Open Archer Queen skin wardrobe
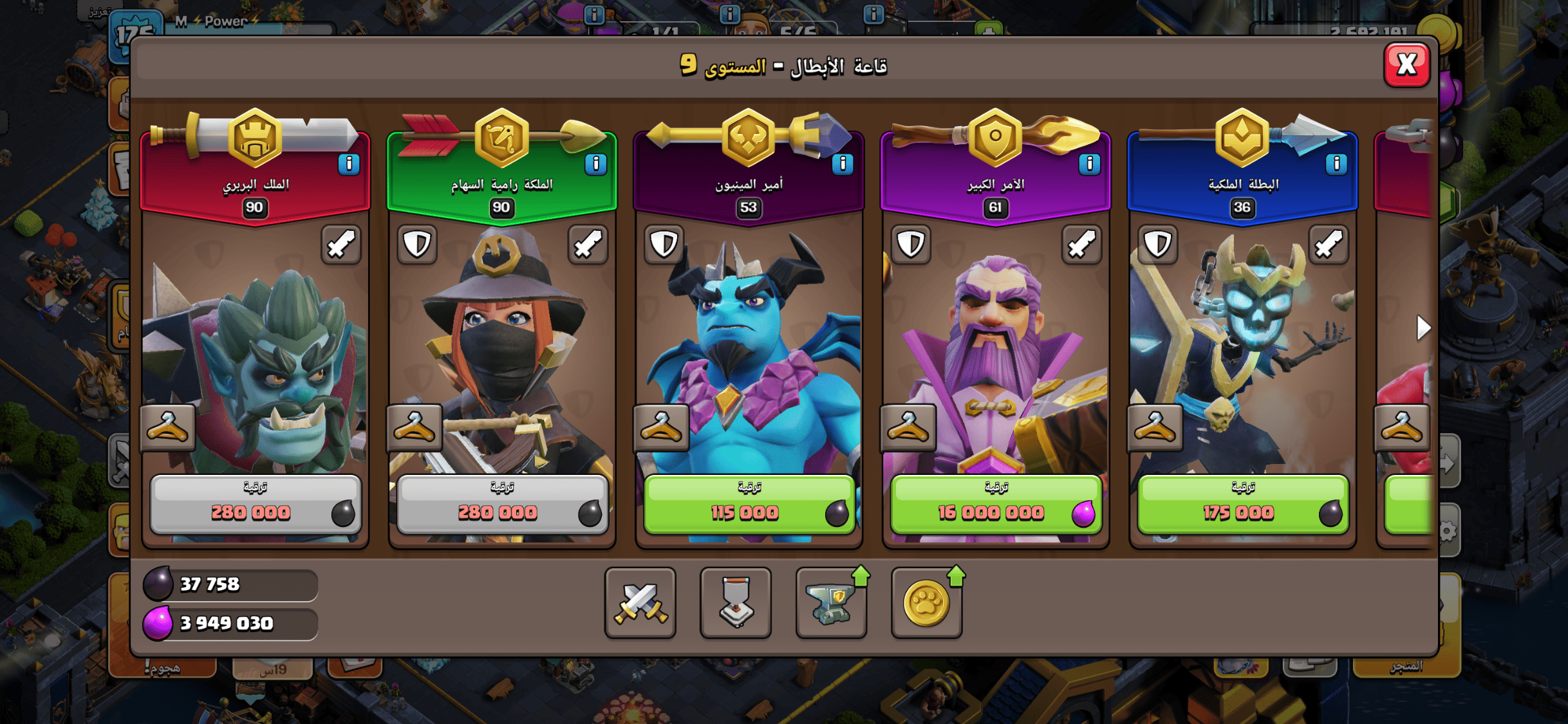 tap(415, 428)
